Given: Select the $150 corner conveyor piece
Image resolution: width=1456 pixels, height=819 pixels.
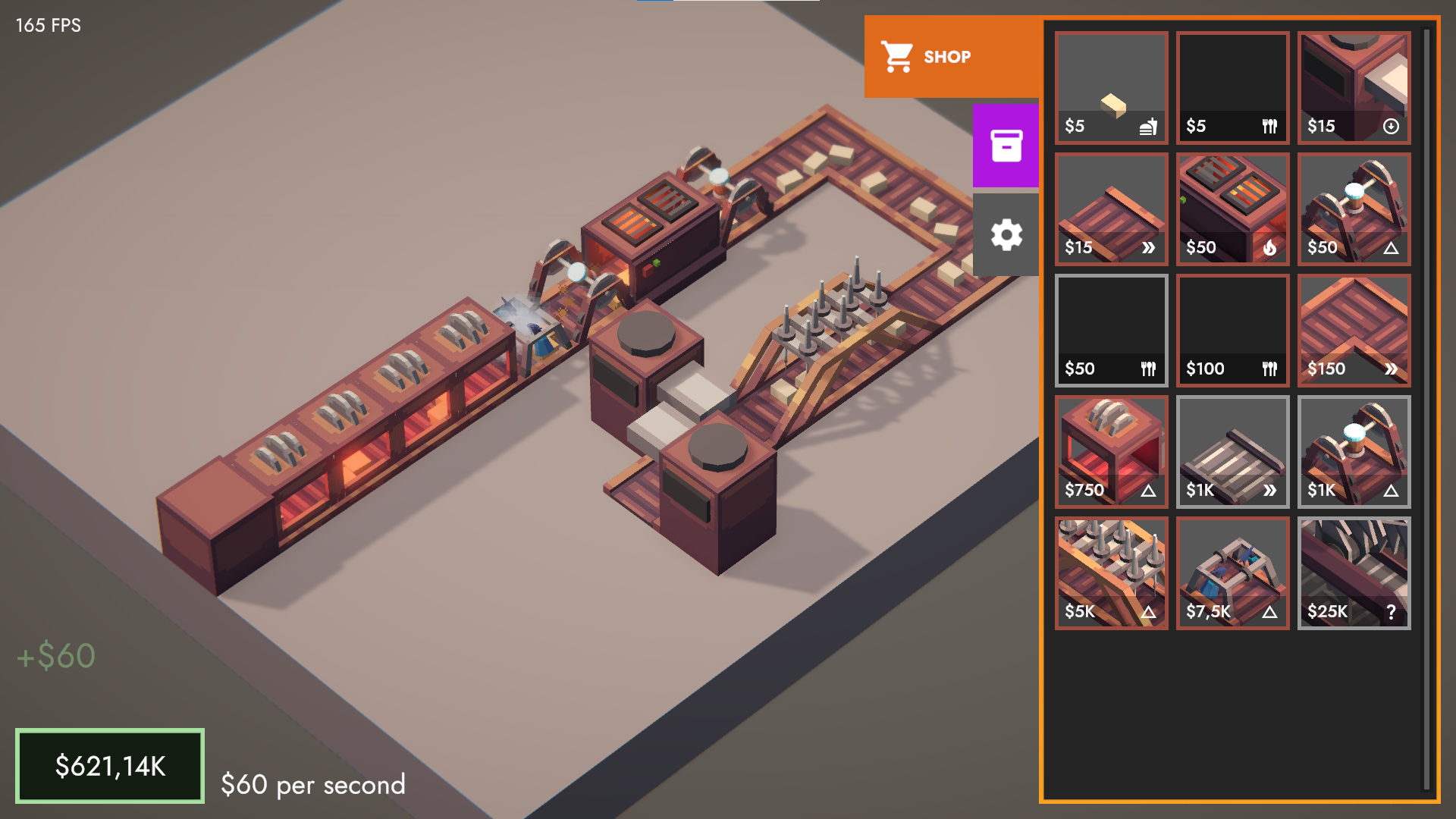Looking at the screenshot, I should pyautogui.click(x=1353, y=330).
